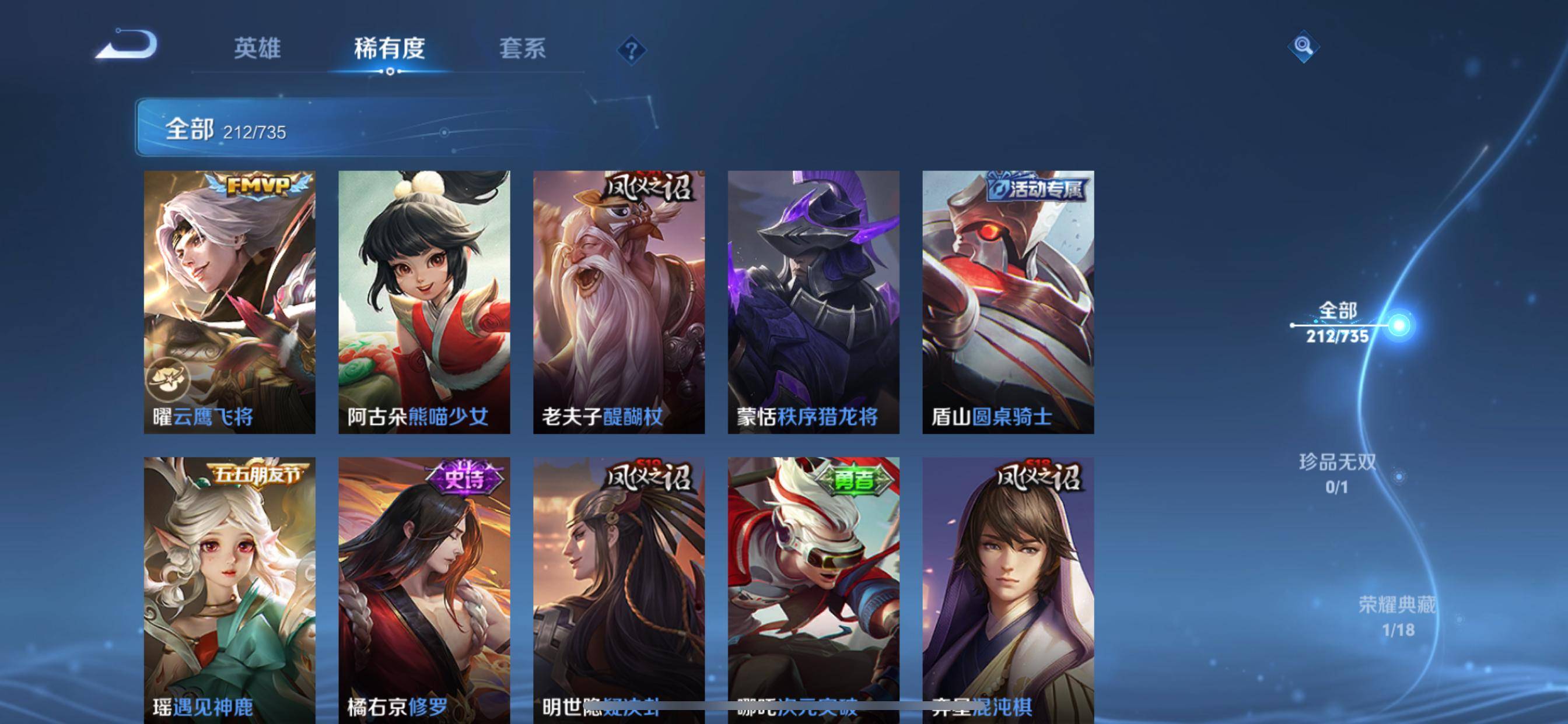Switch to the 套系 tab

click(522, 48)
